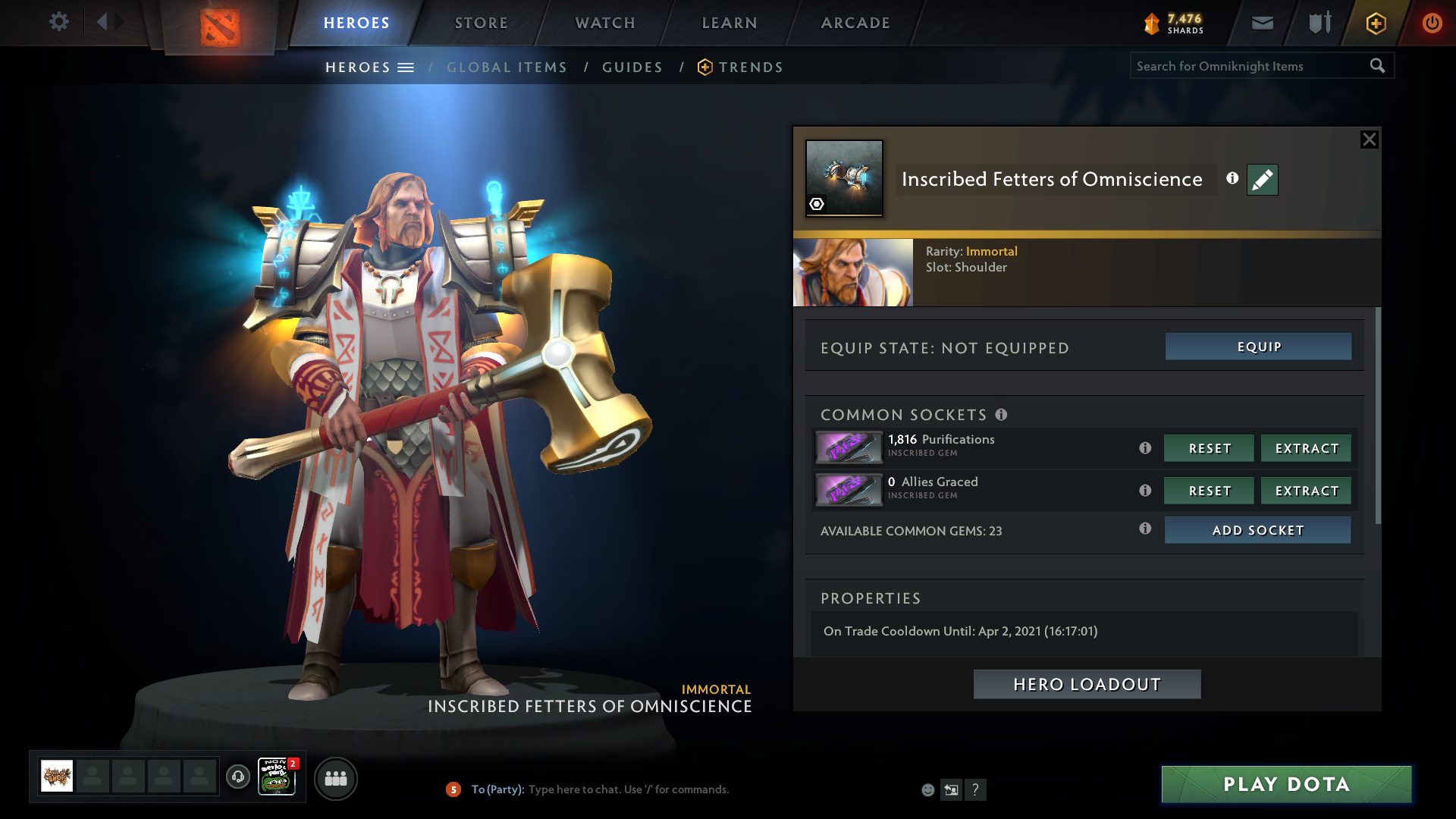Add a socket to the item
Viewport: 1456px width, 819px height.
pos(1257,530)
